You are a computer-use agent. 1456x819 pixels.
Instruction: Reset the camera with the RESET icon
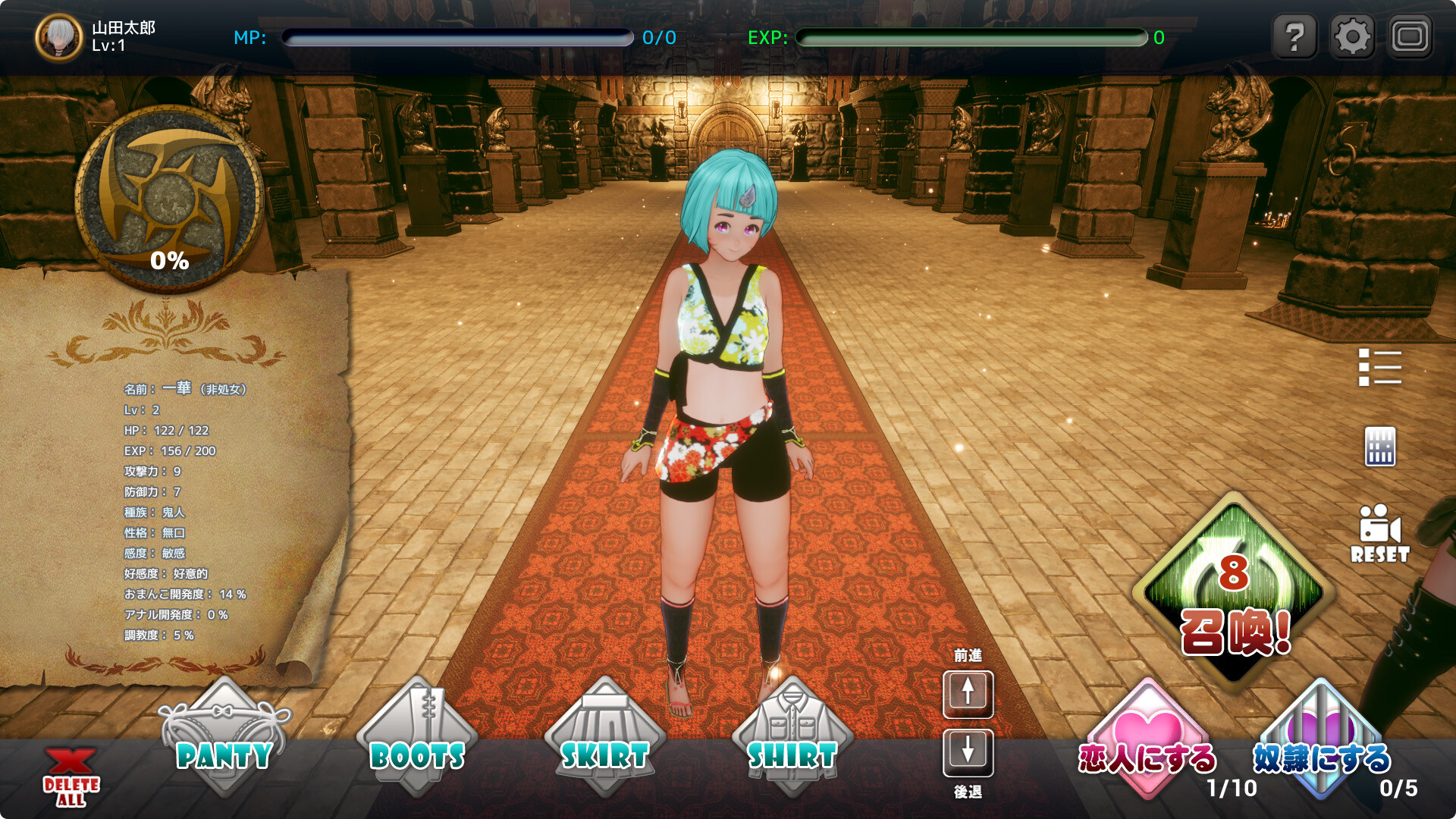[x=1379, y=534]
